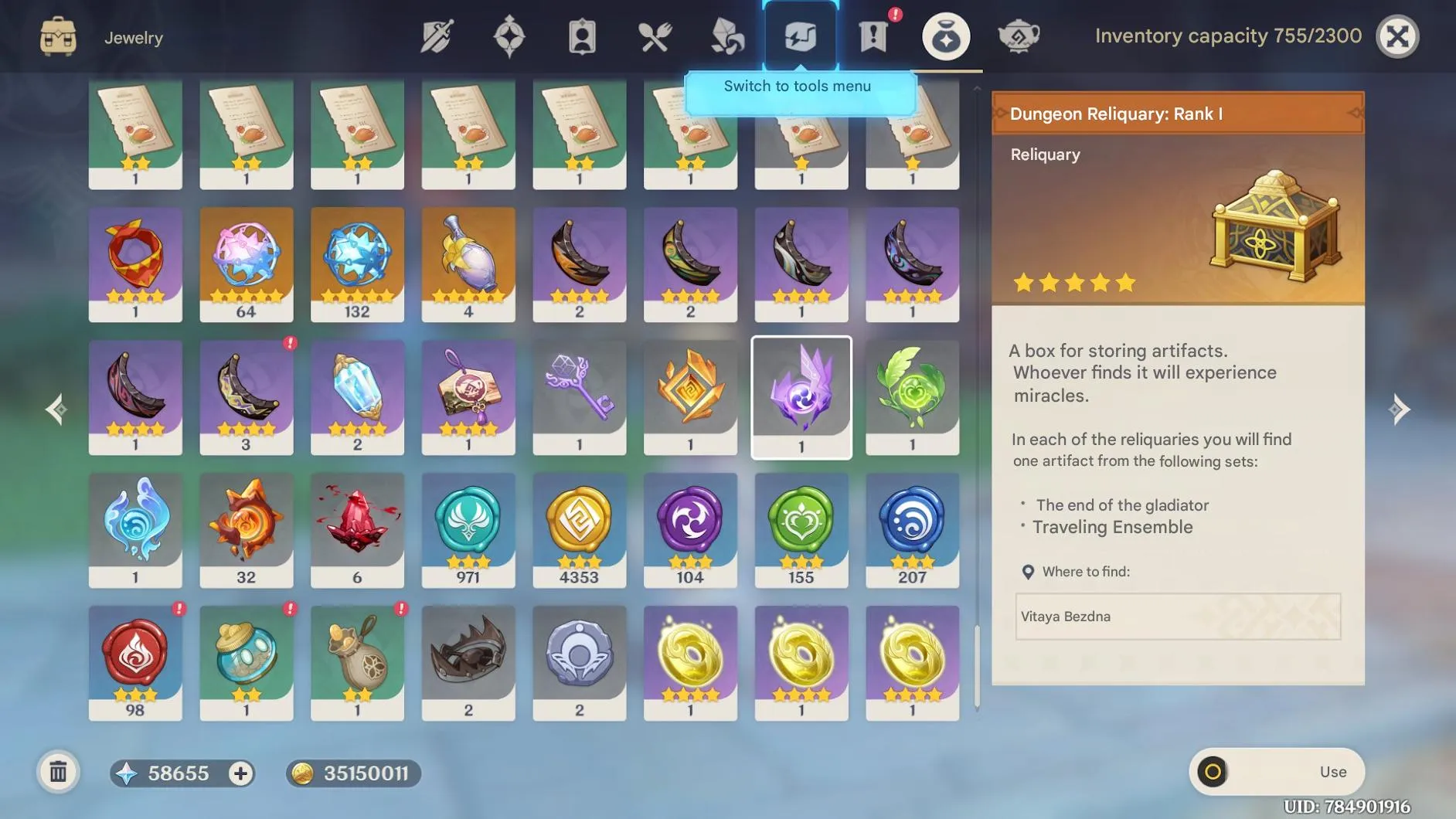The height and width of the screenshot is (819, 1456).
Task: Switch to the artifacts tab
Action: pyautogui.click(x=509, y=36)
